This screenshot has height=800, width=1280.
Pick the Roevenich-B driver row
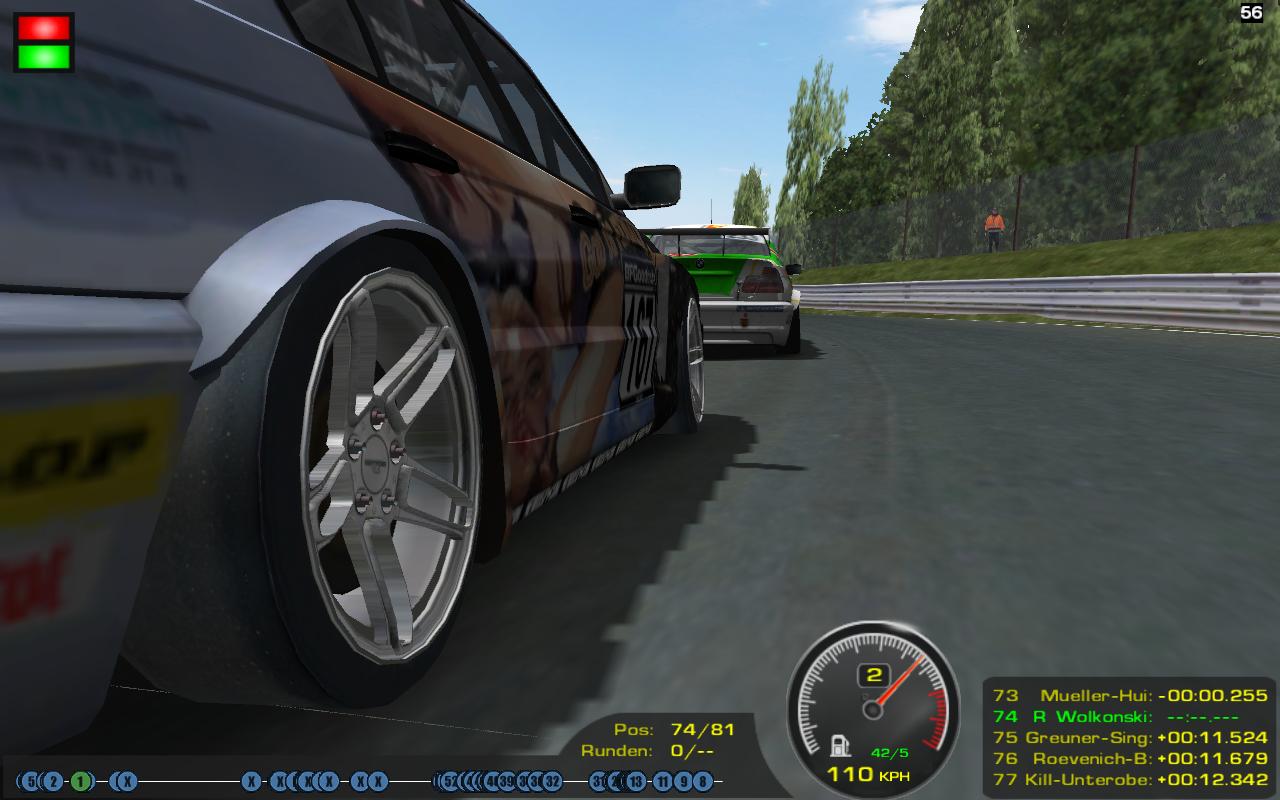point(1130,758)
